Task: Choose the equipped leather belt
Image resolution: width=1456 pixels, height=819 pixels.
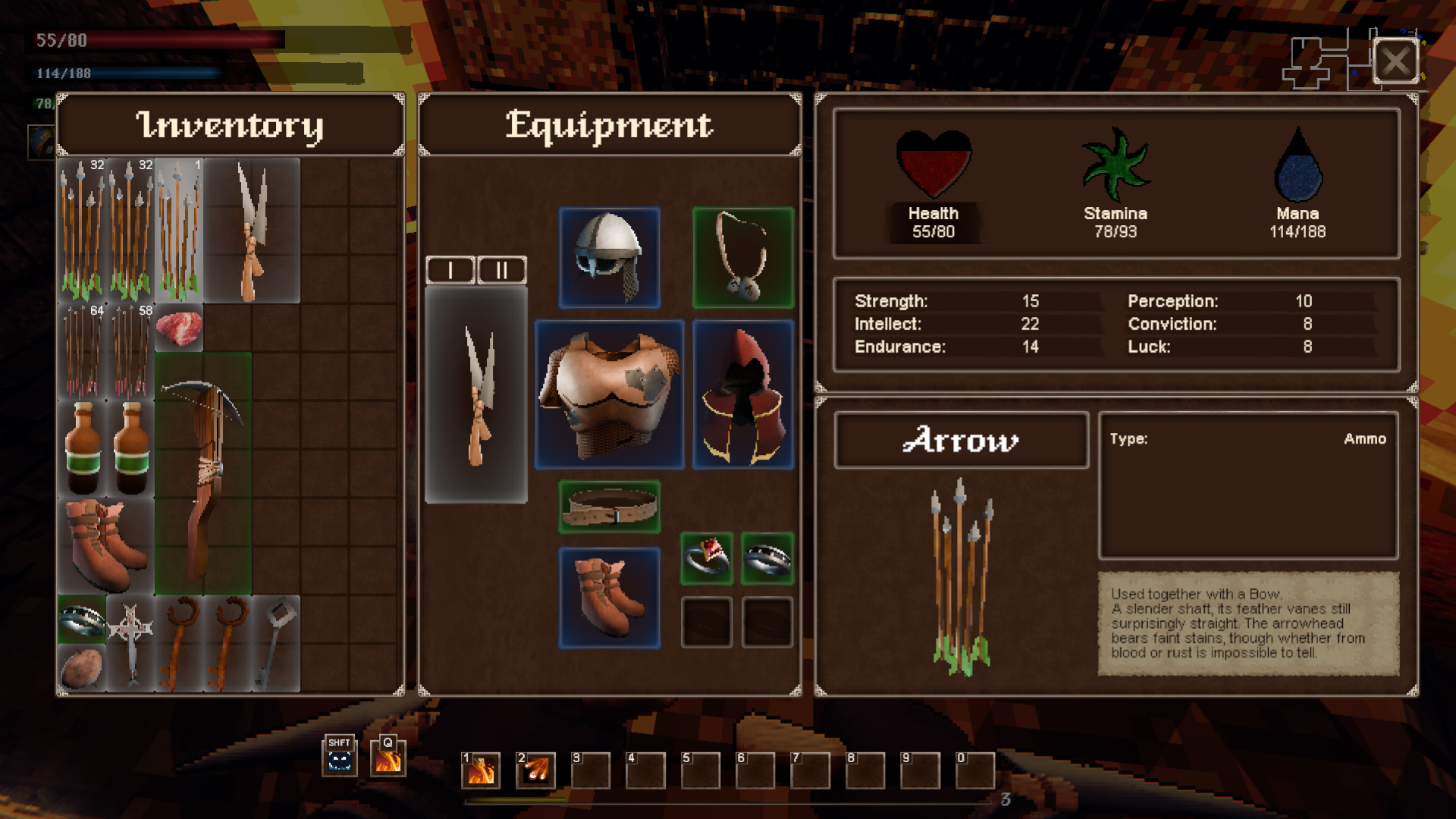Action: [x=609, y=507]
